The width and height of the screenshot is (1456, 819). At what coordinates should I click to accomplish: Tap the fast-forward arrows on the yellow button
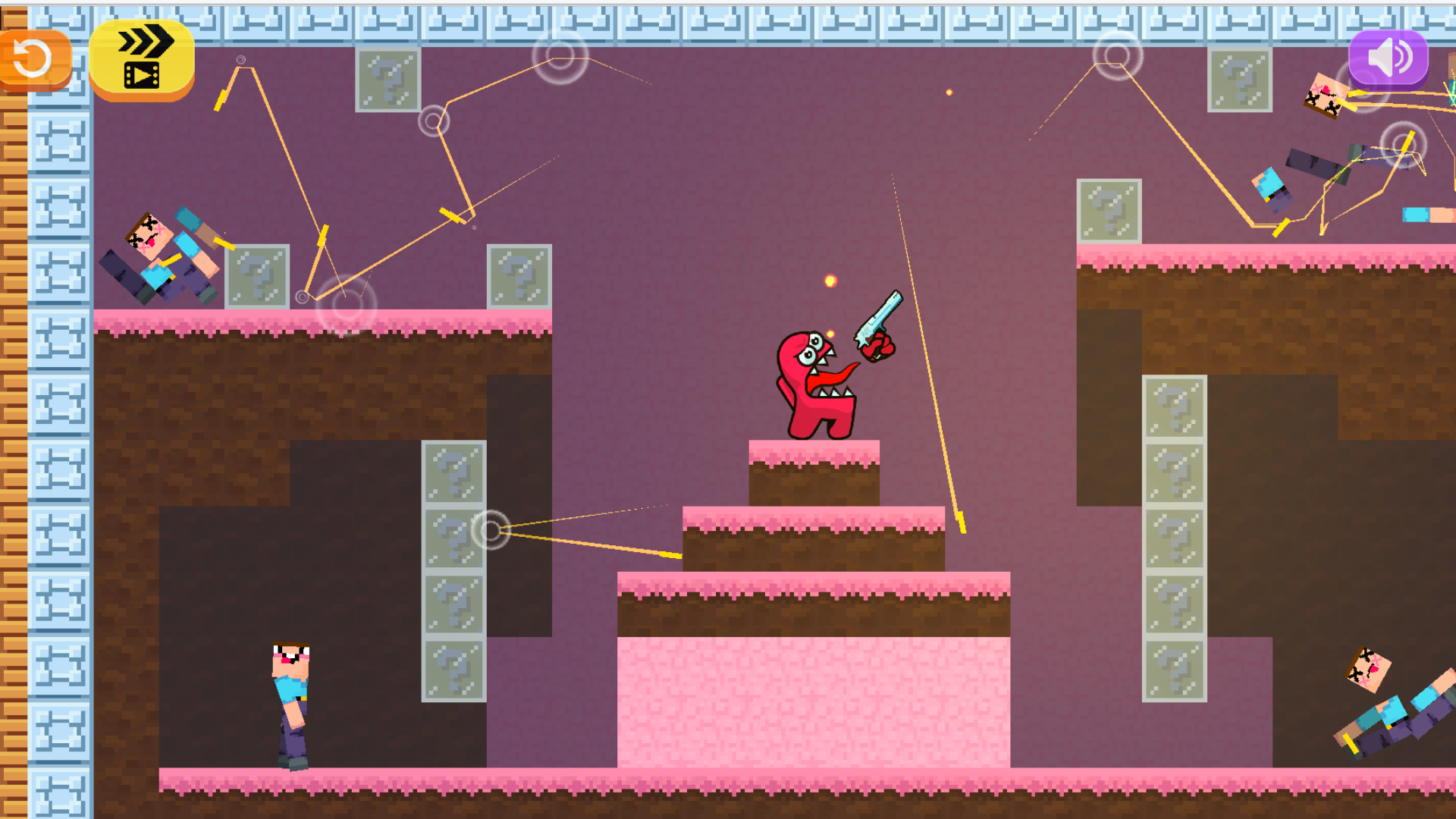click(147, 38)
